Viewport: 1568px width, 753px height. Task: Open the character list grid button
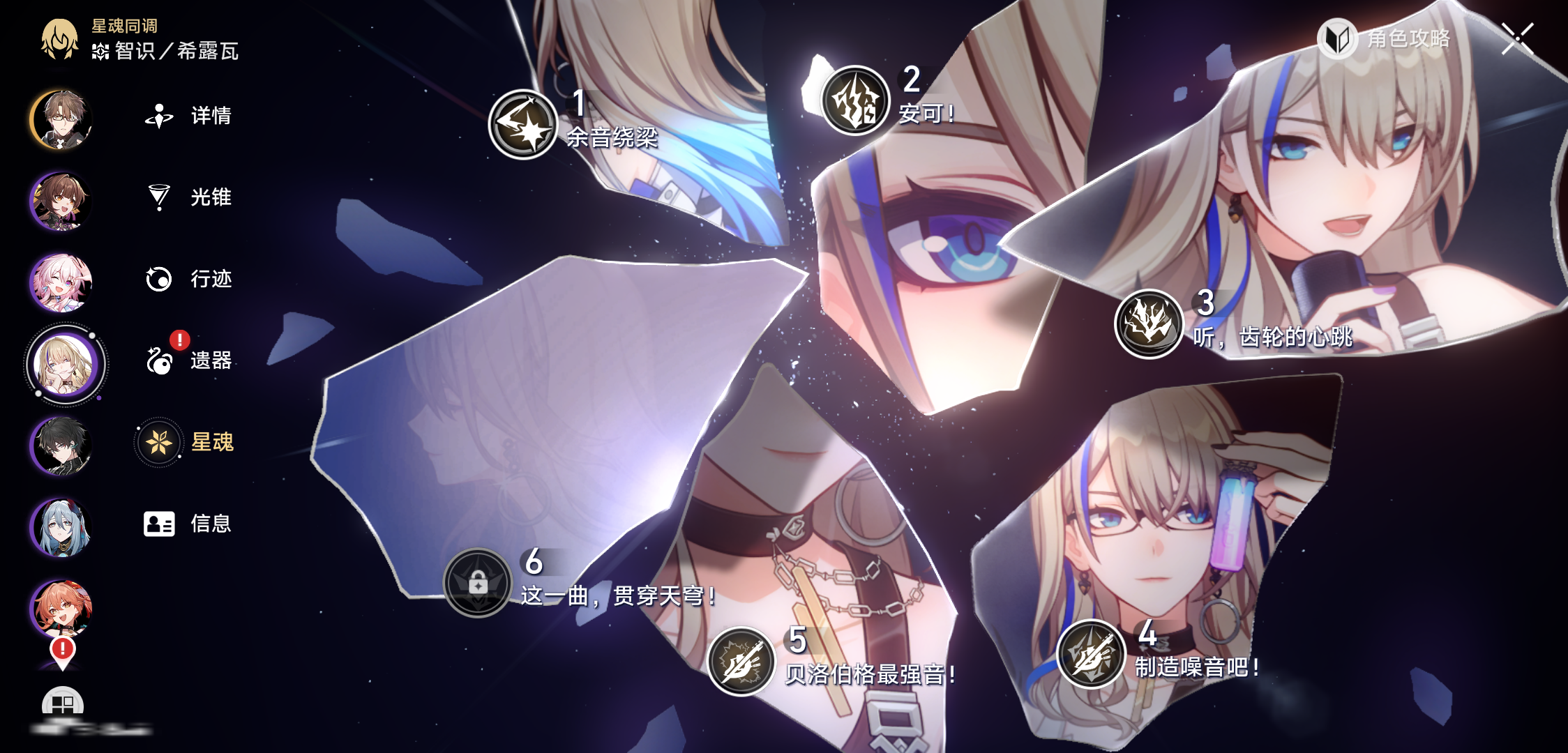tap(63, 704)
